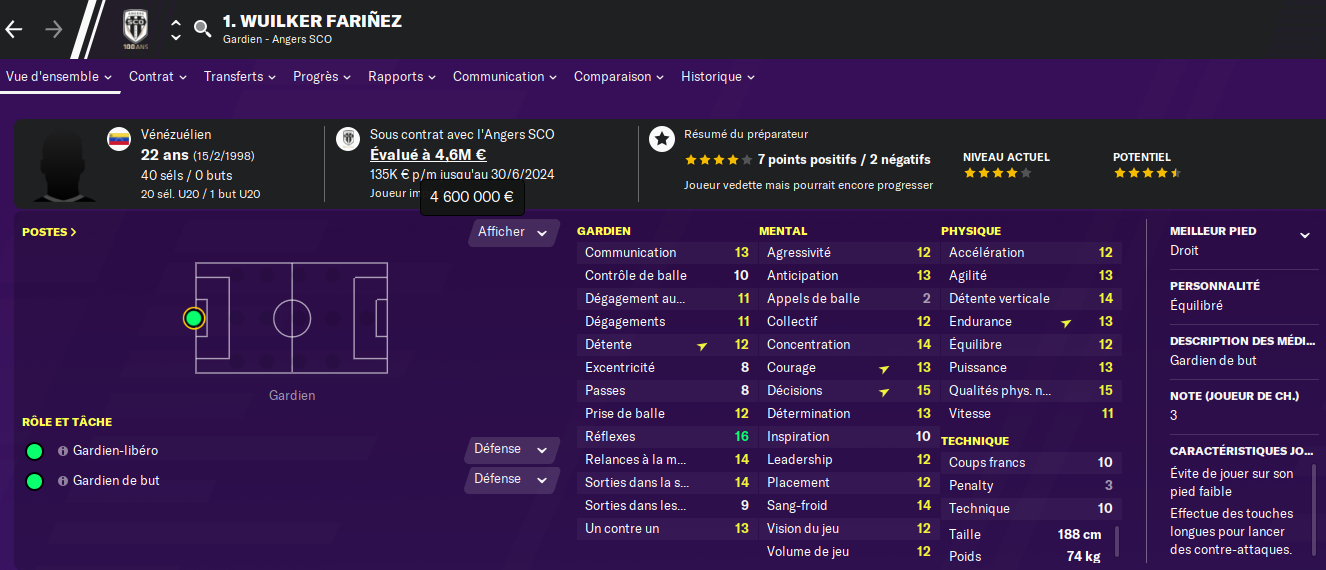Select the goalkeeper position marker on pitch

point(194,319)
